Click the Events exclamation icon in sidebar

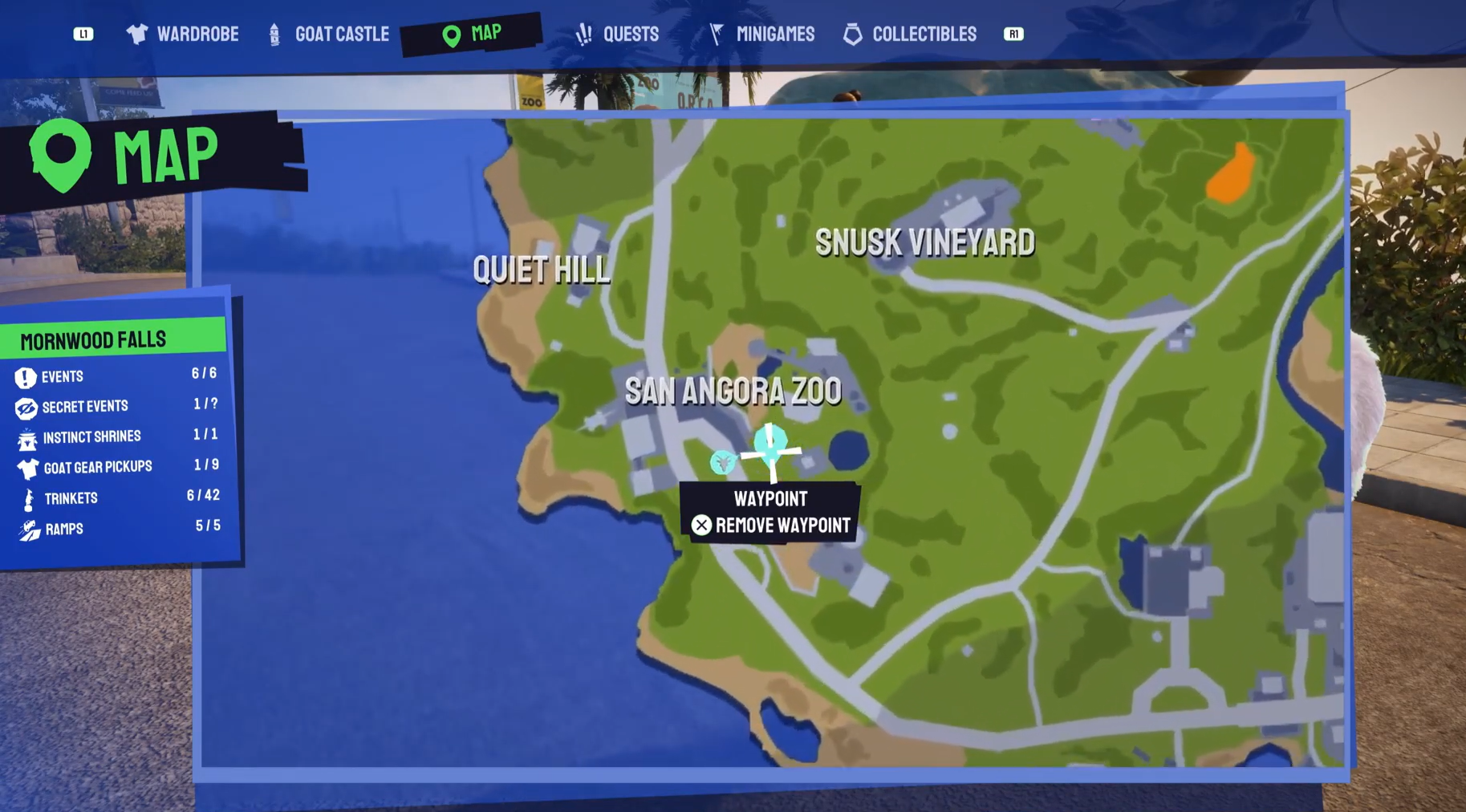[x=25, y=376]
